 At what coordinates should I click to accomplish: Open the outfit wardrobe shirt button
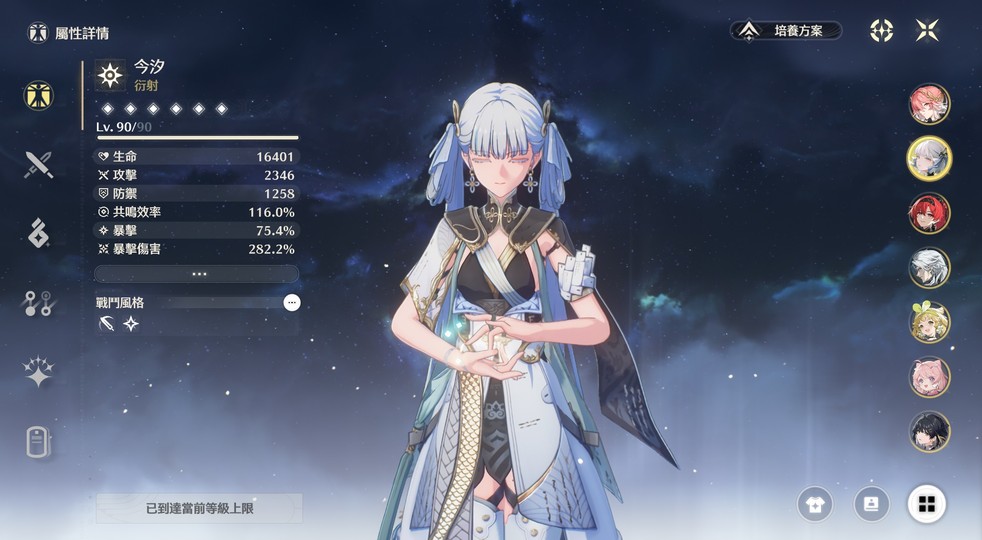click(815, 504)
